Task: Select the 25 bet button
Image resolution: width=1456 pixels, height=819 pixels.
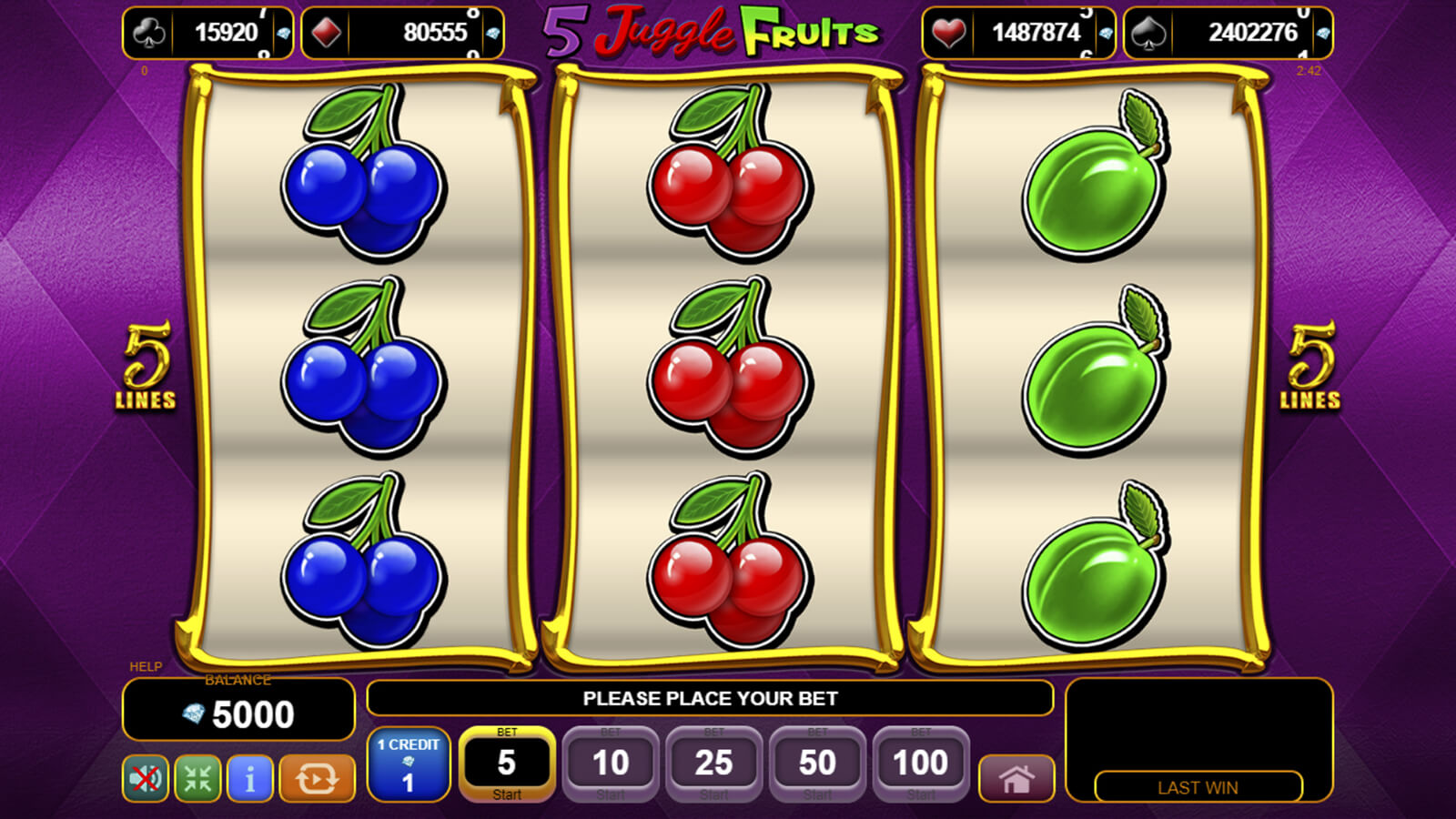Action: [713, 763]
